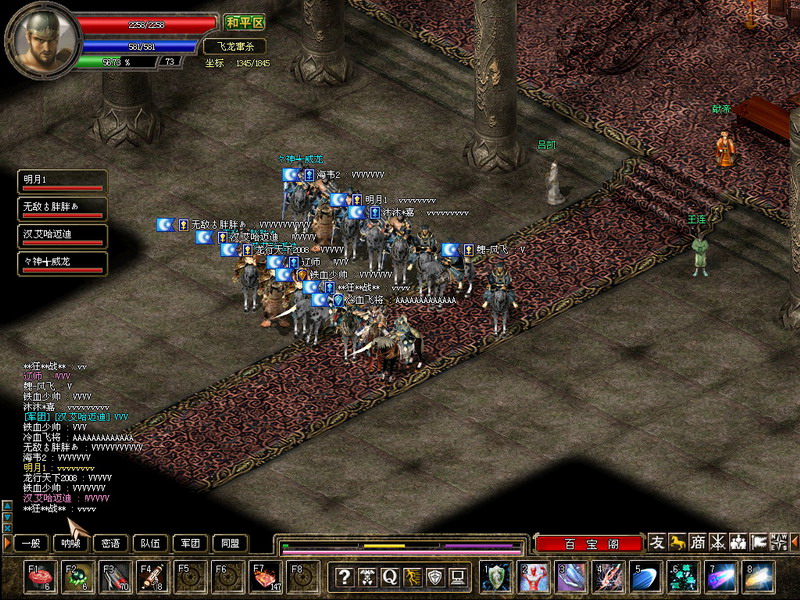The height and width of the screenshot is (600, 800).
Task: Activate the red muscular figure skill in slot 2
Action: [535, 577]
